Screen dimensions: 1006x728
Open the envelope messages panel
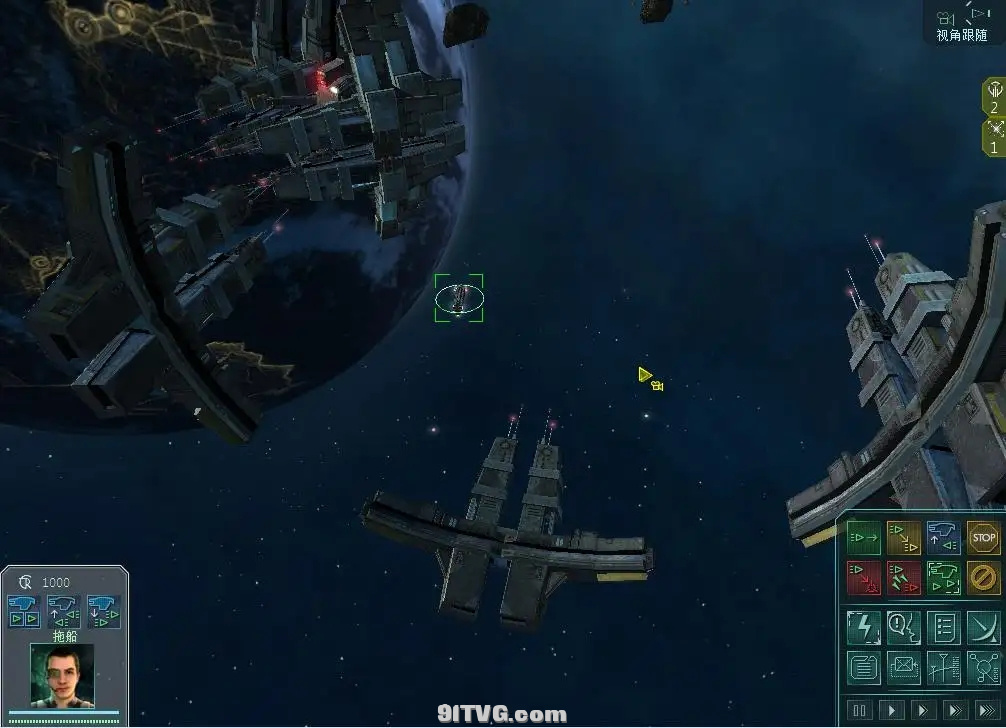[903, 667]
